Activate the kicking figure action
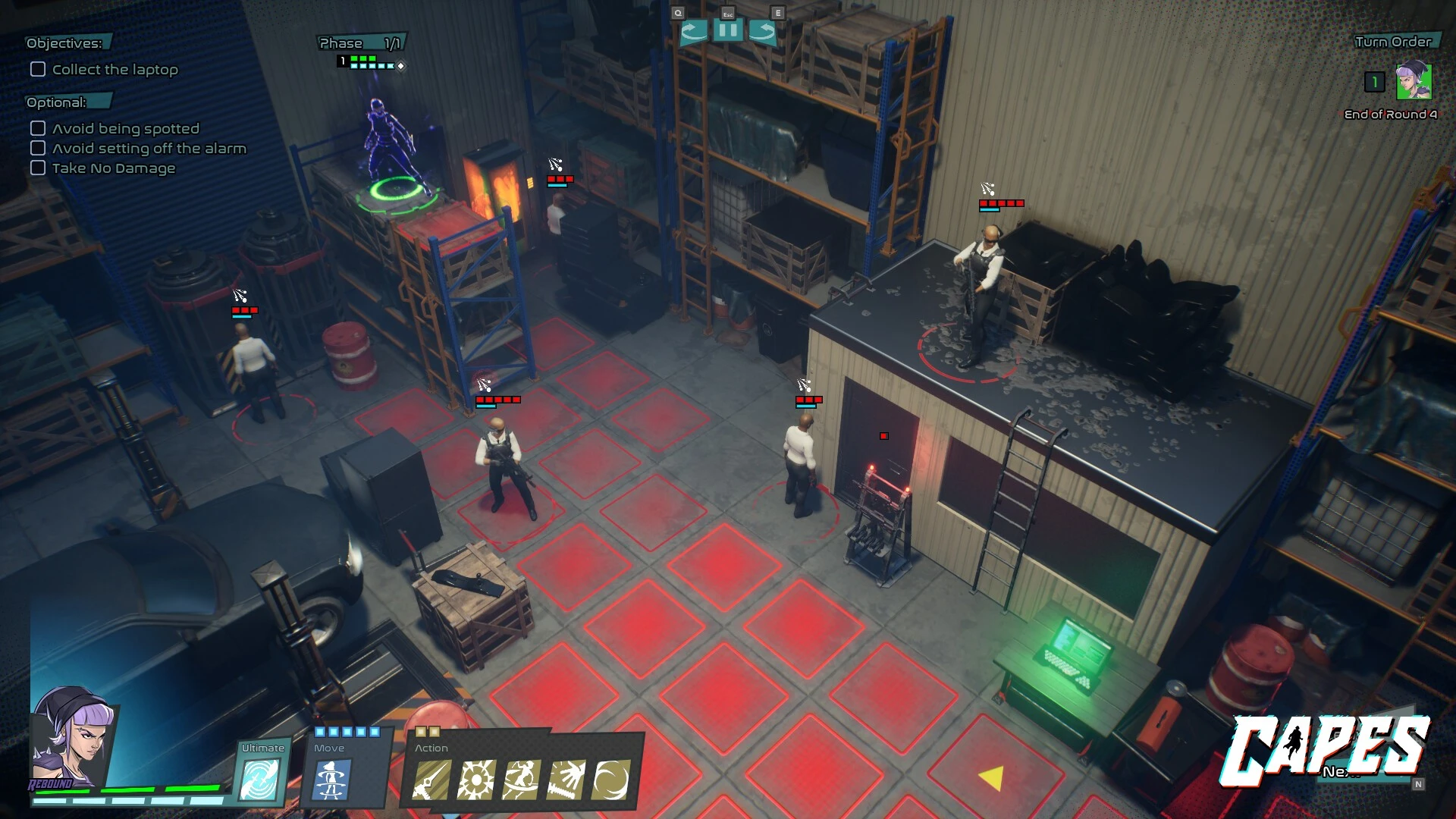 (x=521, y=780)
